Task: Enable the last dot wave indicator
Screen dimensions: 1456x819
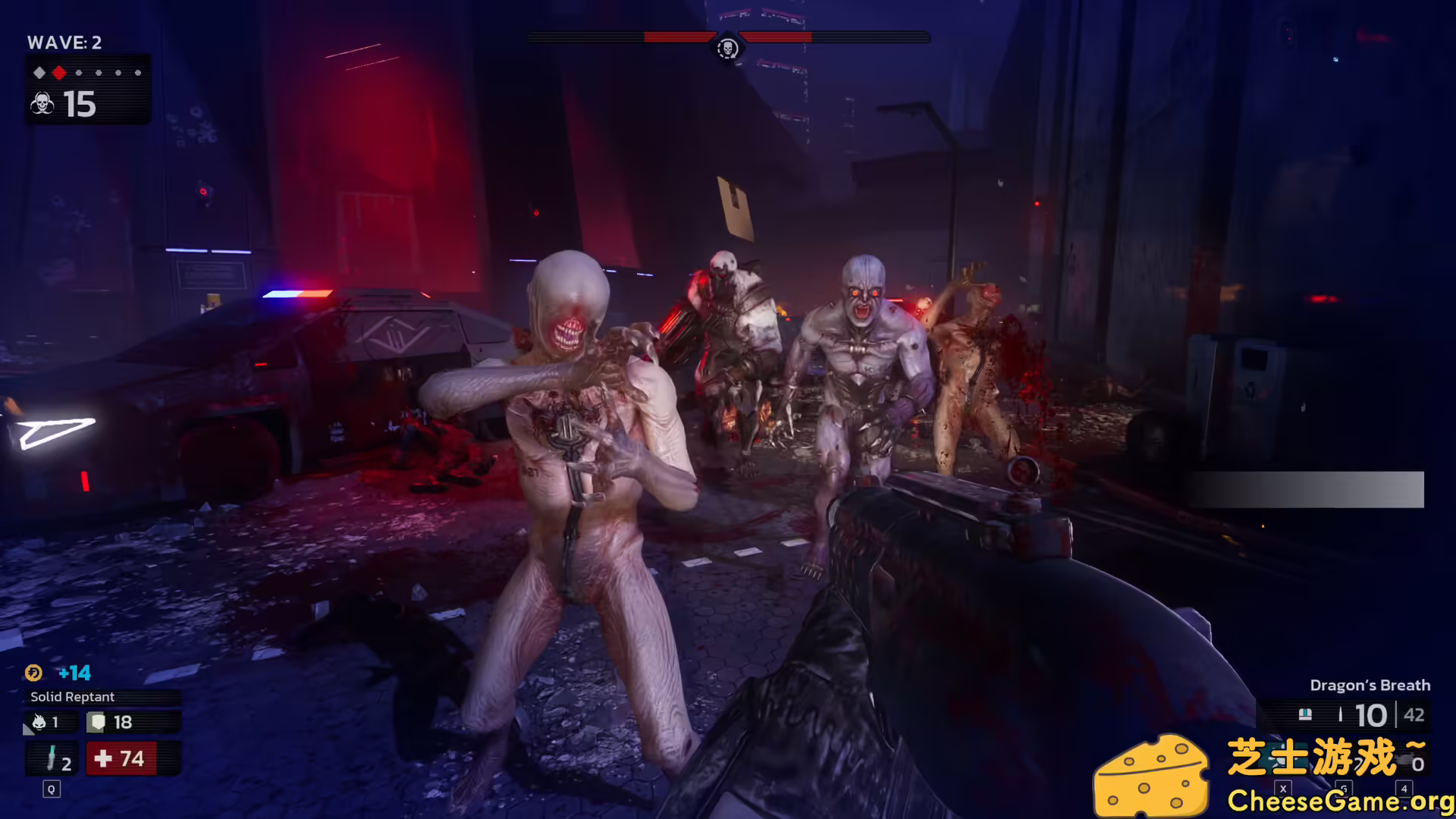Action: click(139, 73)
